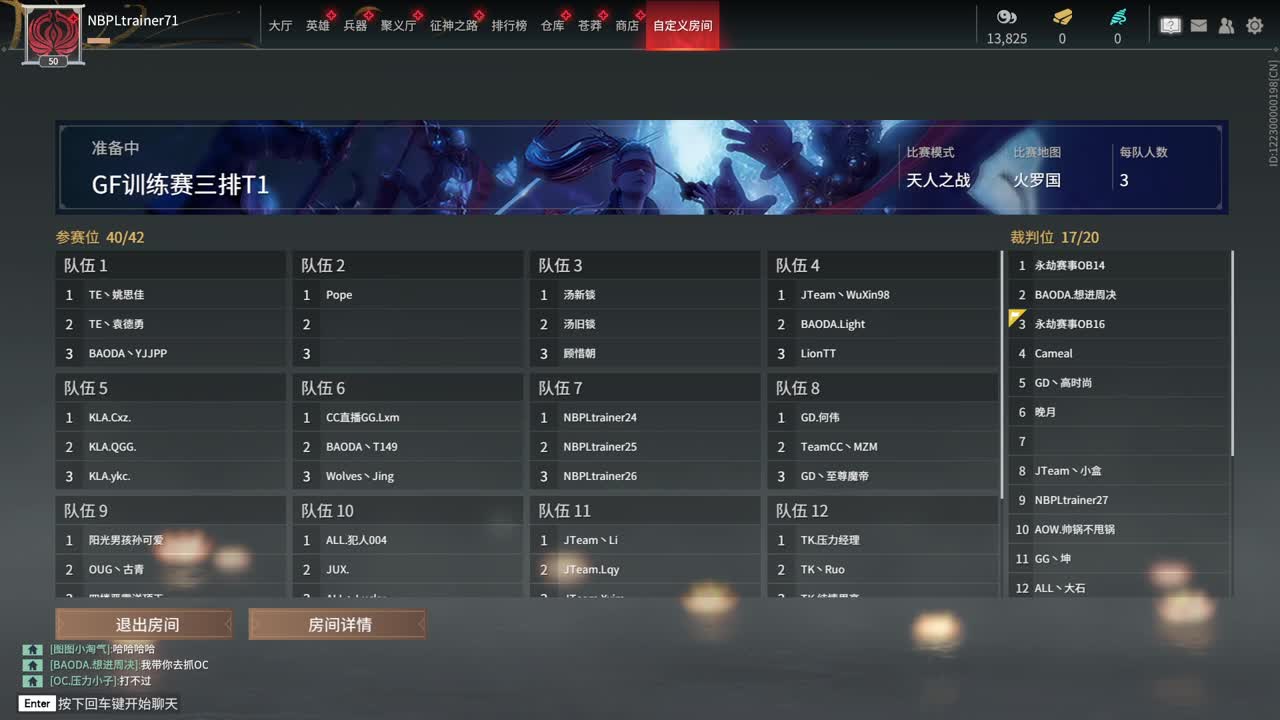1280x720 pixels.
Task: Open the 仓库 menu tab
Action: (x=553, y=25)
